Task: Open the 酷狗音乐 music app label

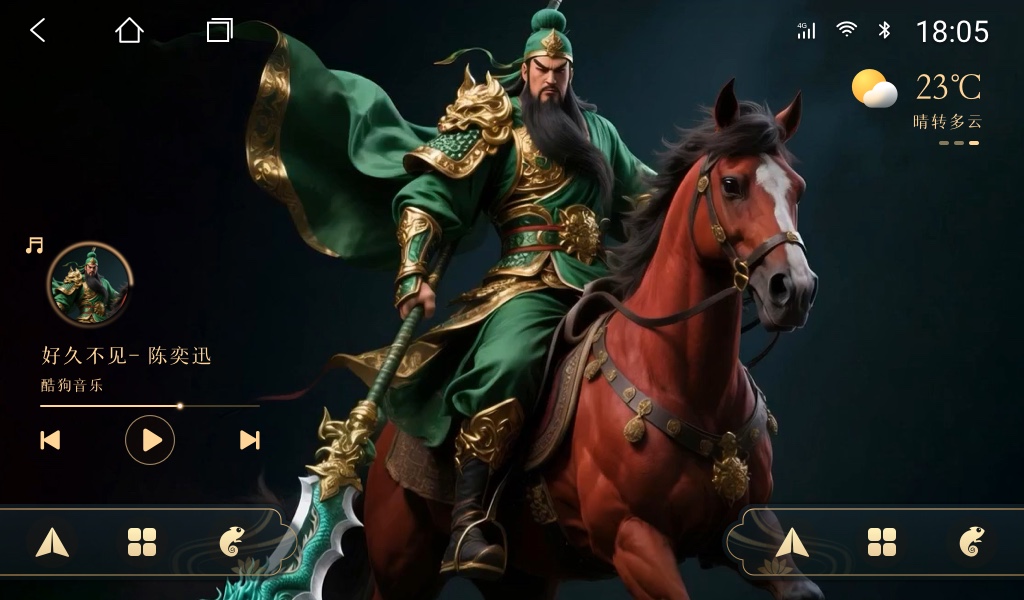Action: click(x=72, y=385)
